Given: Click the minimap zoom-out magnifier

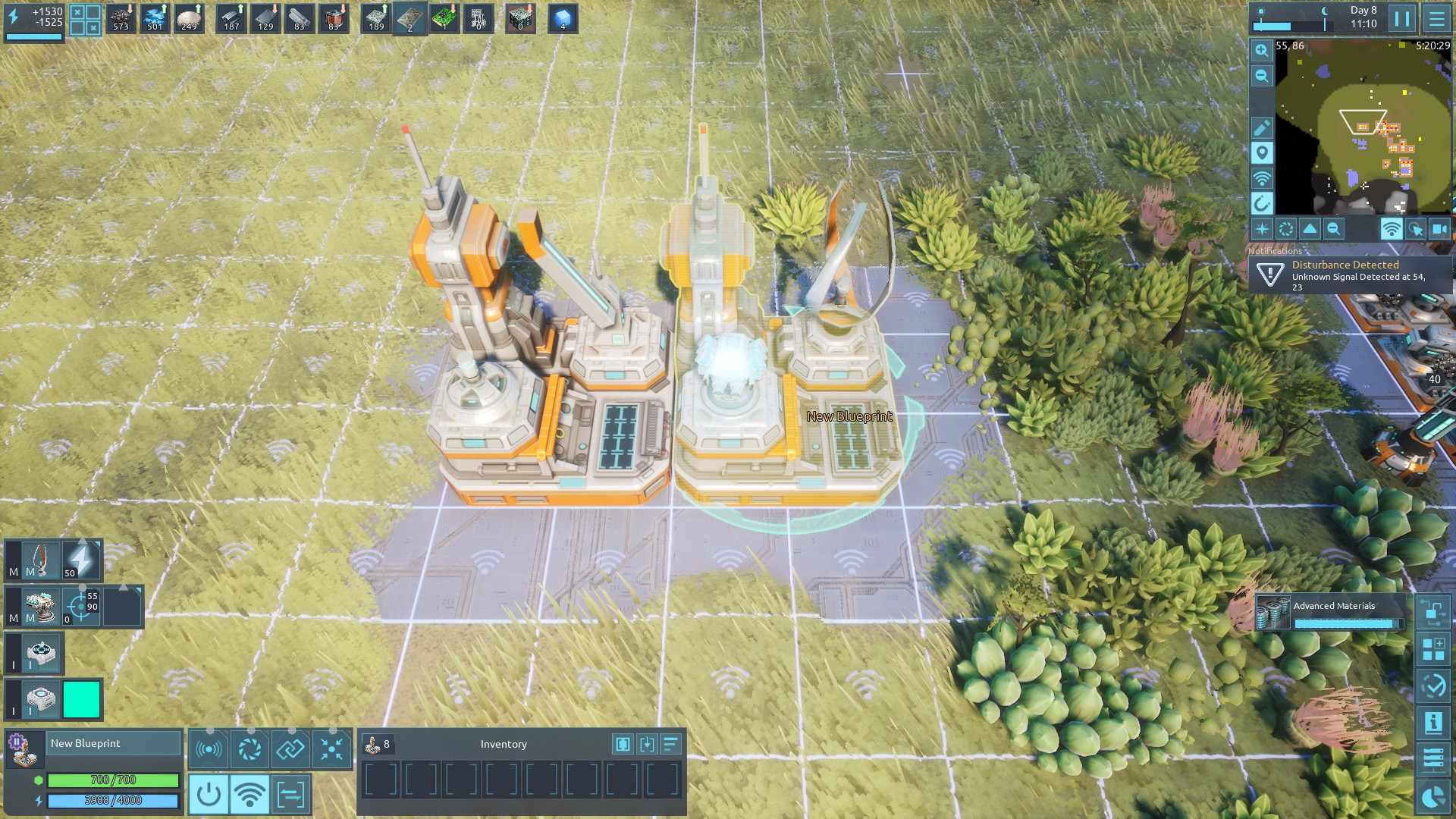Looking at the screenshot, I should pos(1262,76).
